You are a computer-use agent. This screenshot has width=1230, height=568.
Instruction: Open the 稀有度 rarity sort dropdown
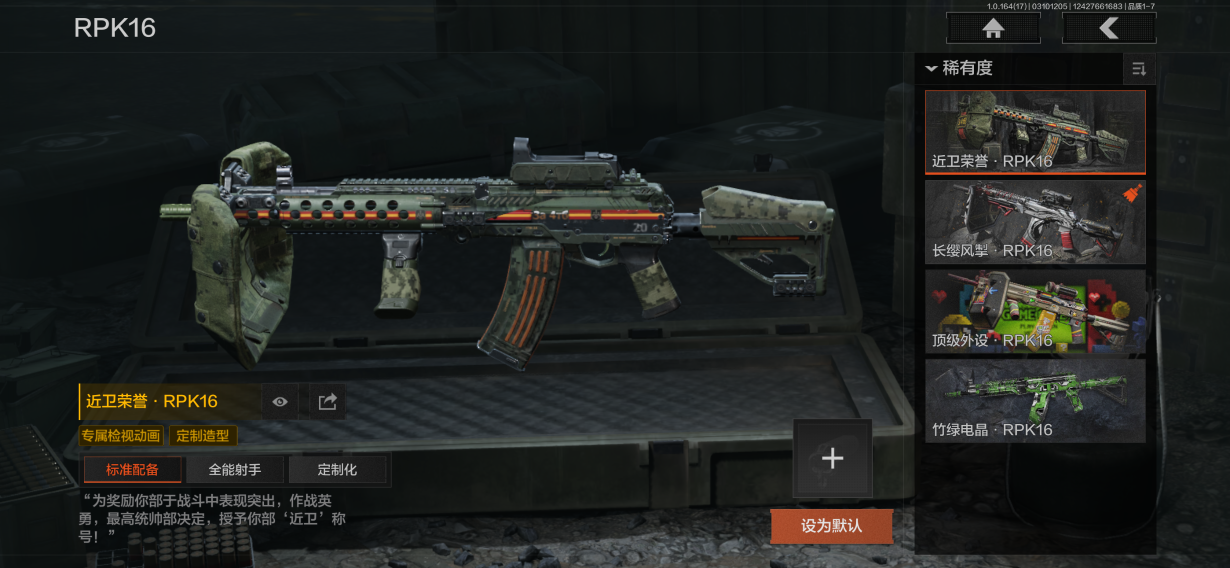[x=960, y=69]
